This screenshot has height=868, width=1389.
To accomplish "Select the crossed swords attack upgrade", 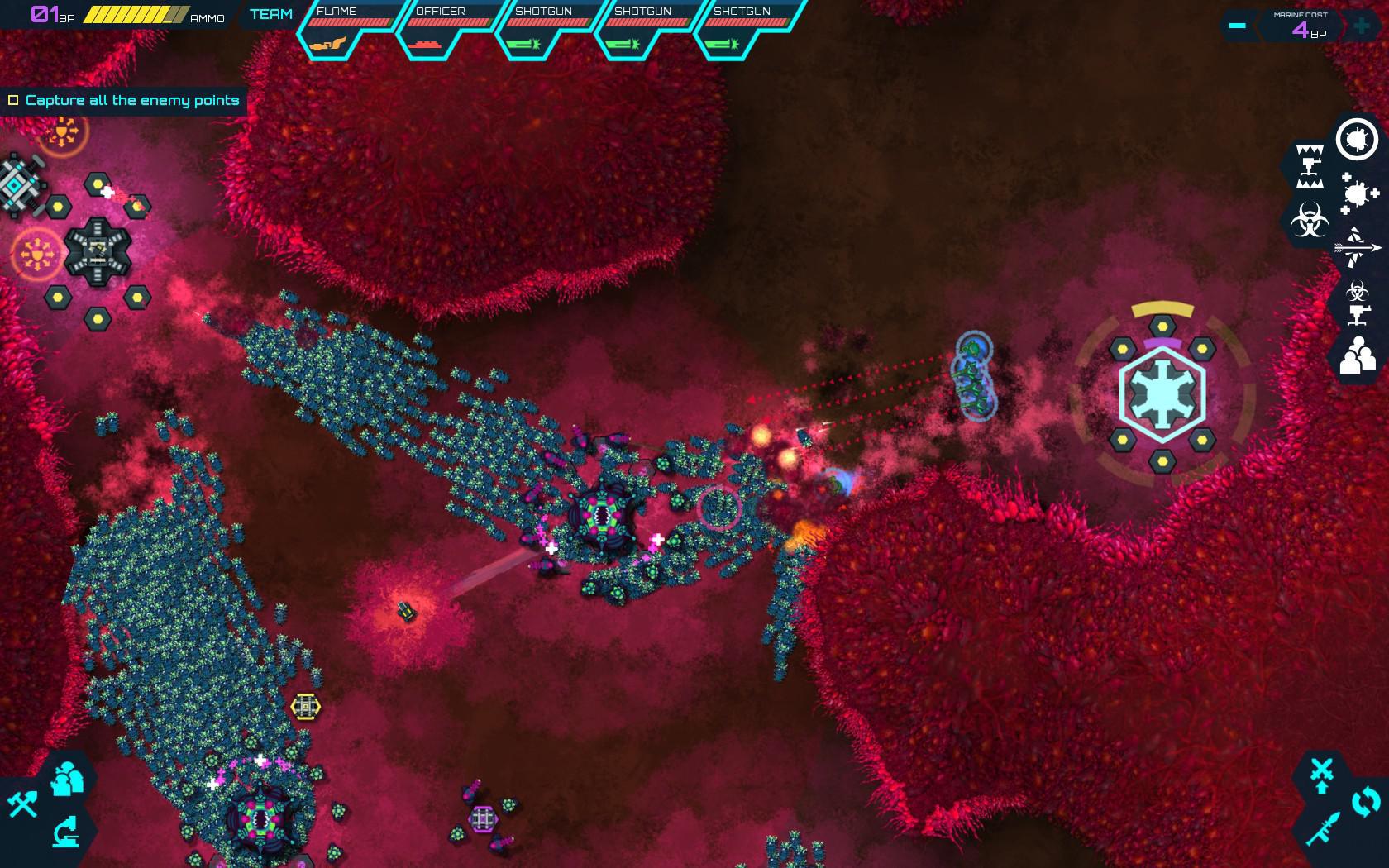I will (x=1322, y=768).
